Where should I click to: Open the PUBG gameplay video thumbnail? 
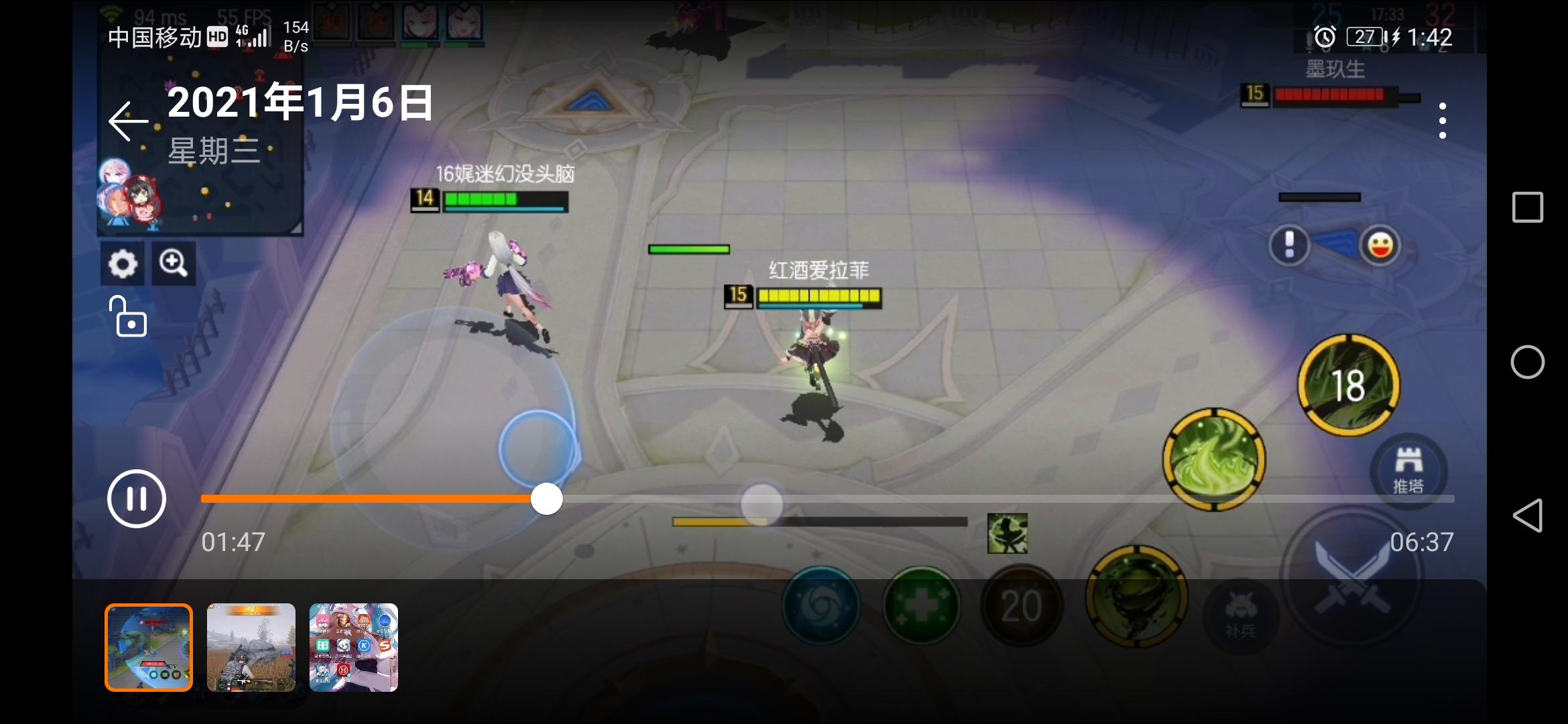[x=251, y=647]
